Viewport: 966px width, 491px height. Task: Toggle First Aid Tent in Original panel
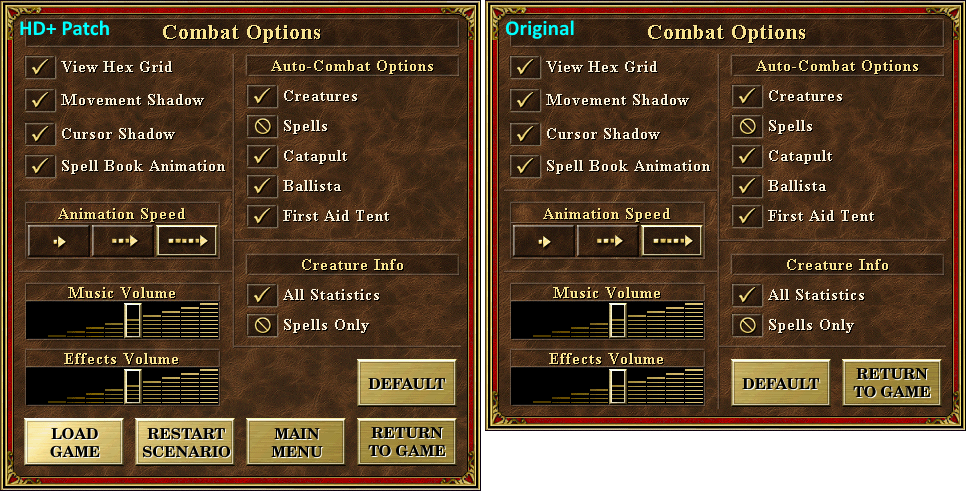[748, 216]
